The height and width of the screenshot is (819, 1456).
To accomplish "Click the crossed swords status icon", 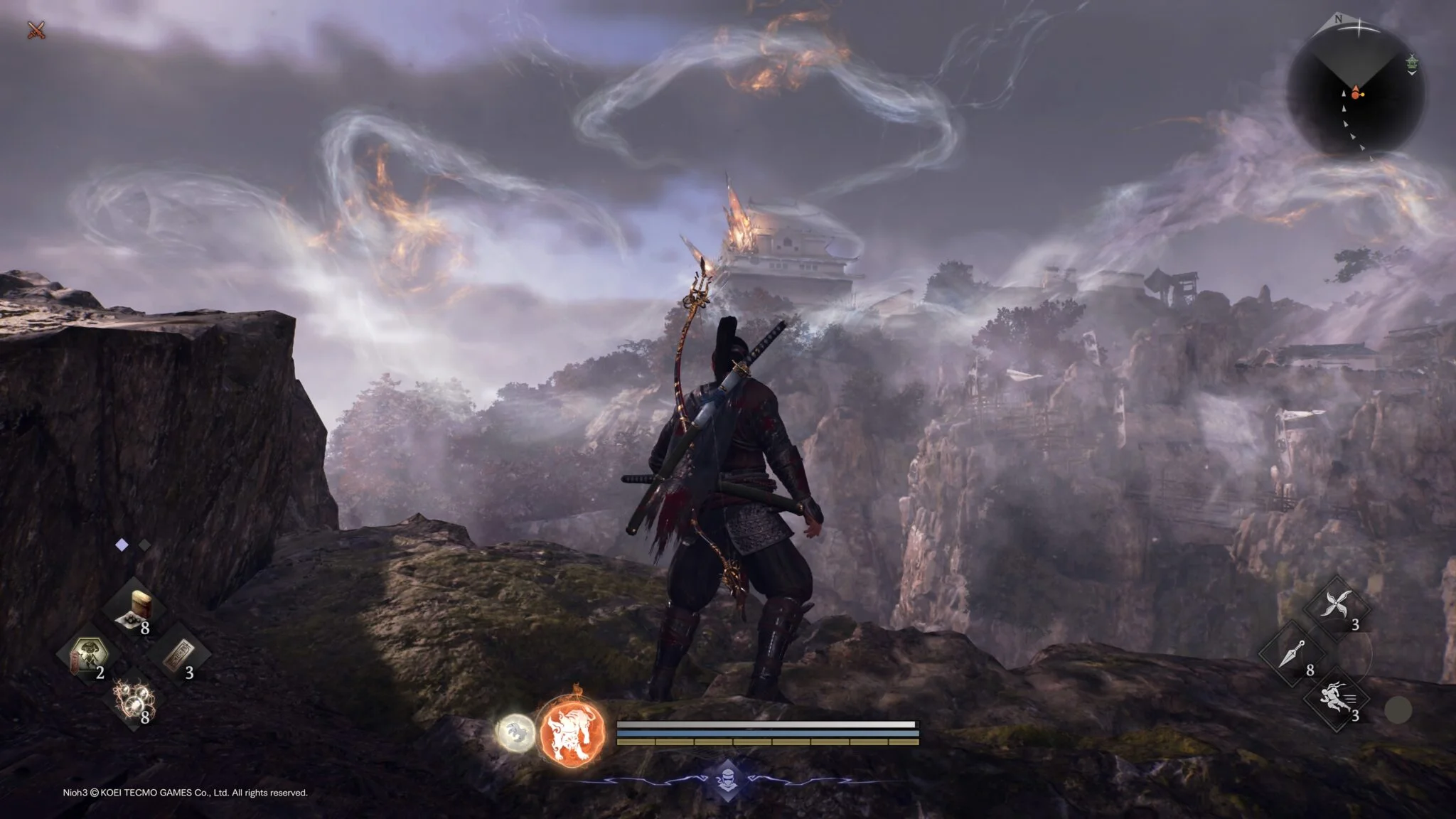I will (x=36, y=30).
